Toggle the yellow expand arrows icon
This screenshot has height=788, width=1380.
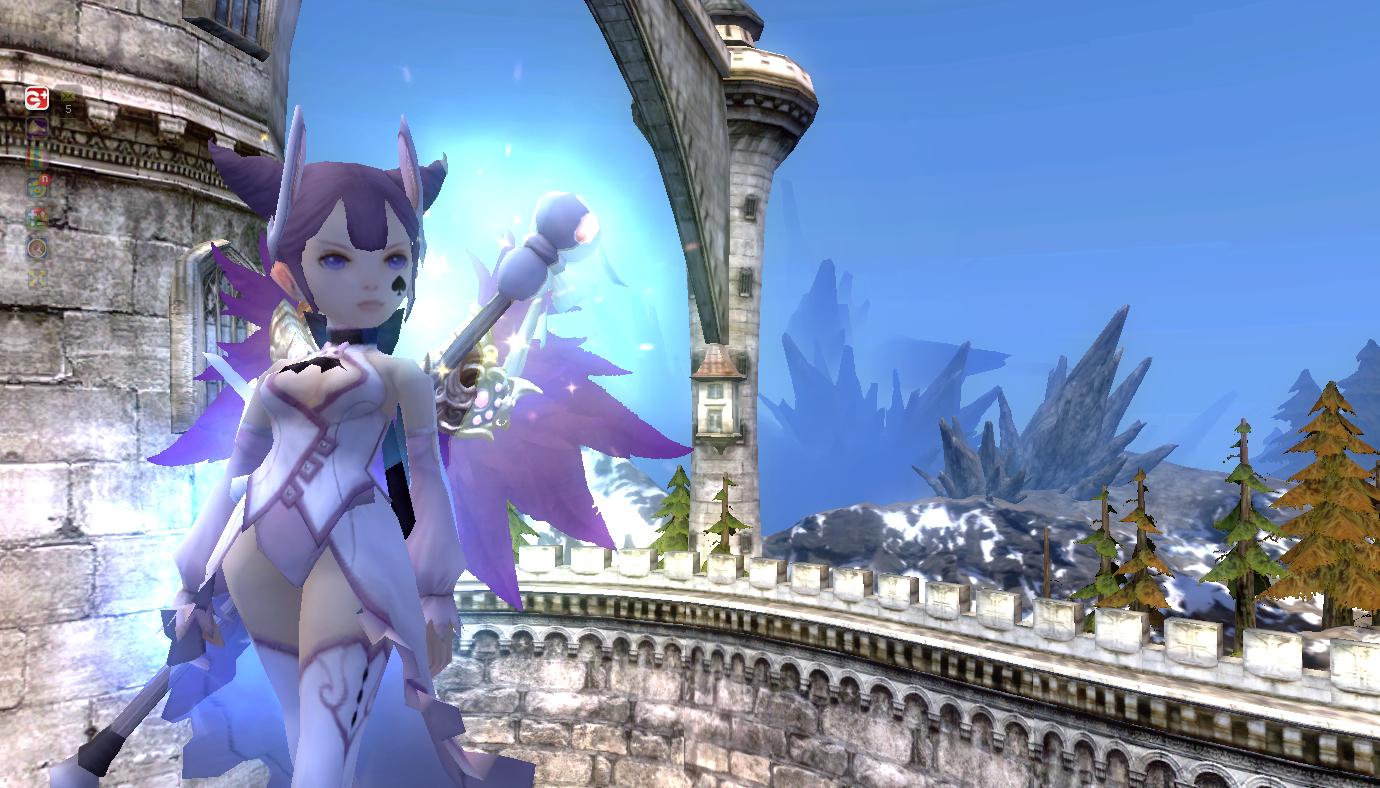point(37,276)
